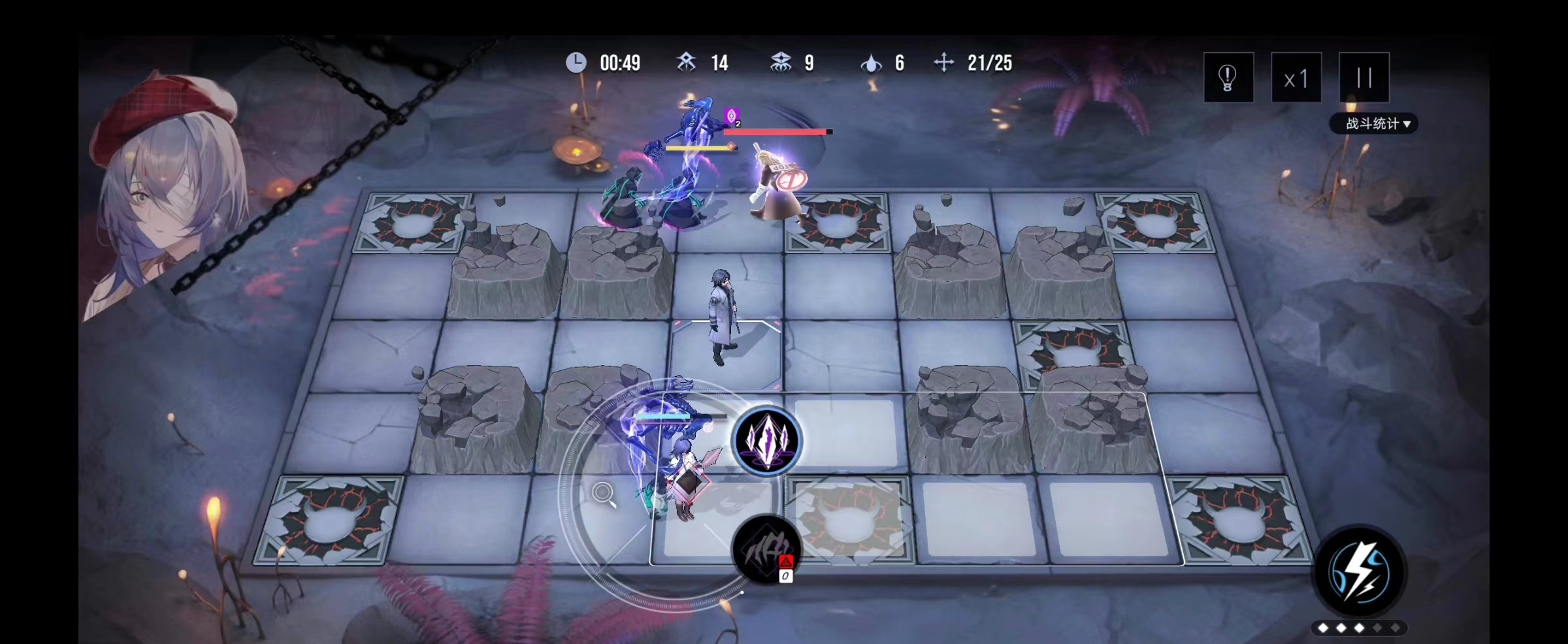This screenshot has height=644, width=1568.
Task: Click the dark retreat icon marked 0
Action: pyautogui.click(x=766, y=549)
